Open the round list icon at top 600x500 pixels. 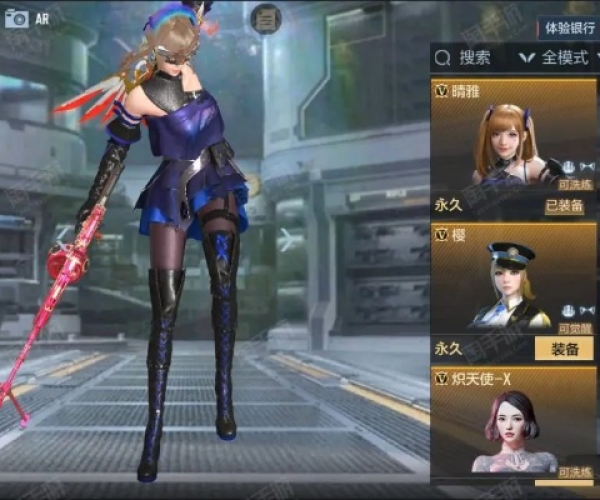pos(265,18)
